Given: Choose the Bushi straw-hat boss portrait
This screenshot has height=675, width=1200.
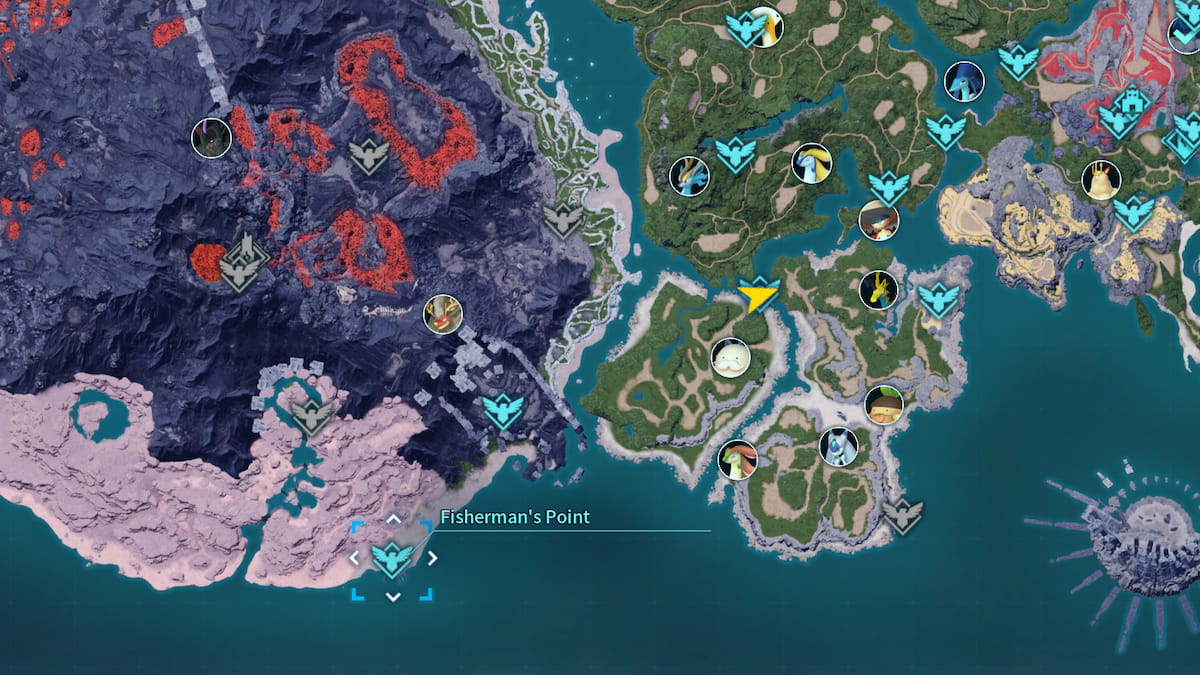Looking at the screenshot, I should (x=878, y=220).
